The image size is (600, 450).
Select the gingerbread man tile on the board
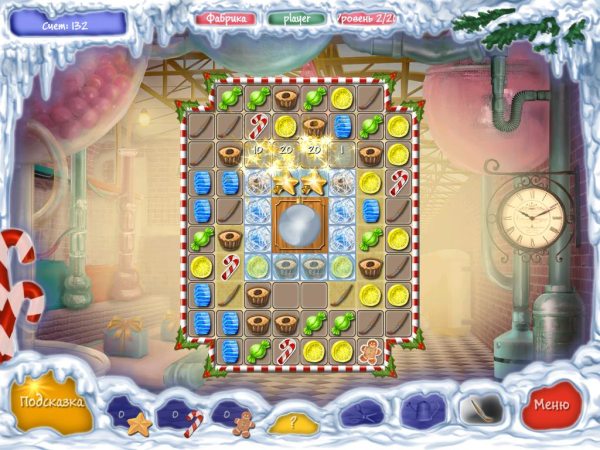click(370, 351)
